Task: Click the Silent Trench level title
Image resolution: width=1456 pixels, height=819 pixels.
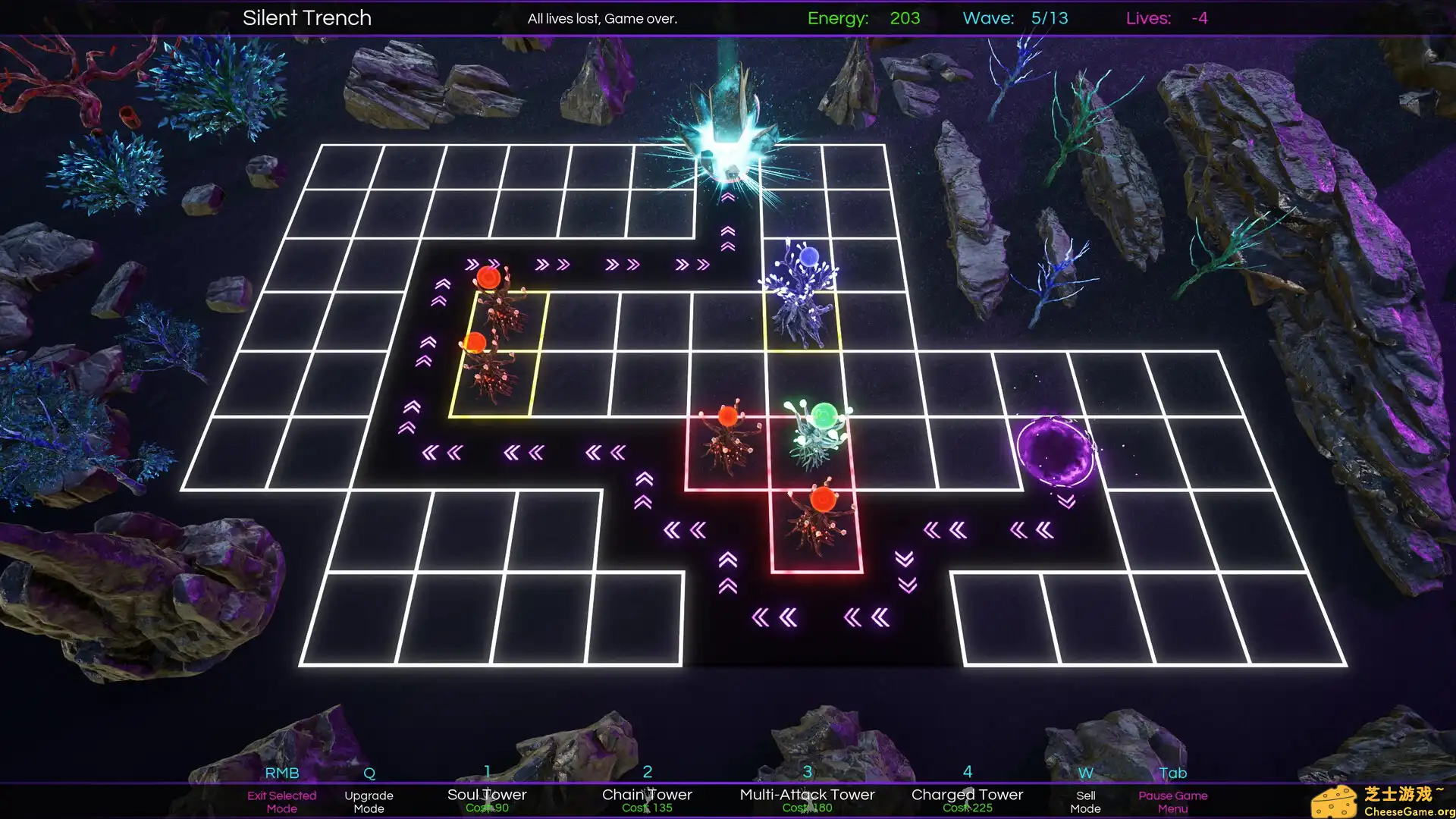Action: tap(306, 17)
